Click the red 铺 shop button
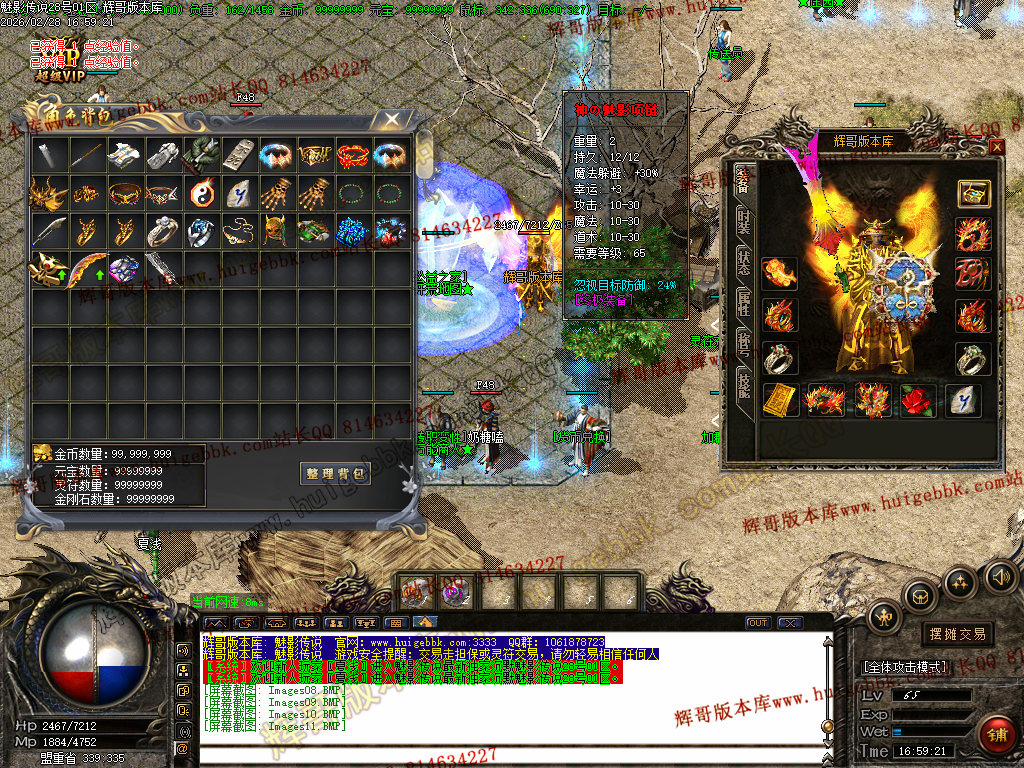 coord(997,735)
